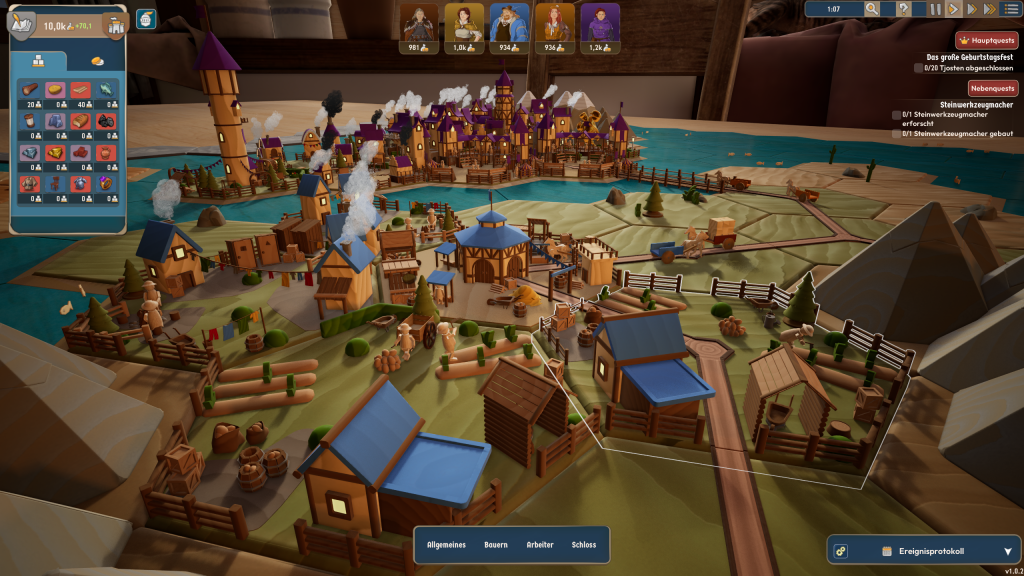Set game speed to normal play
The height and width of the screenshot is (576, 1024).
tap(953, 9)
